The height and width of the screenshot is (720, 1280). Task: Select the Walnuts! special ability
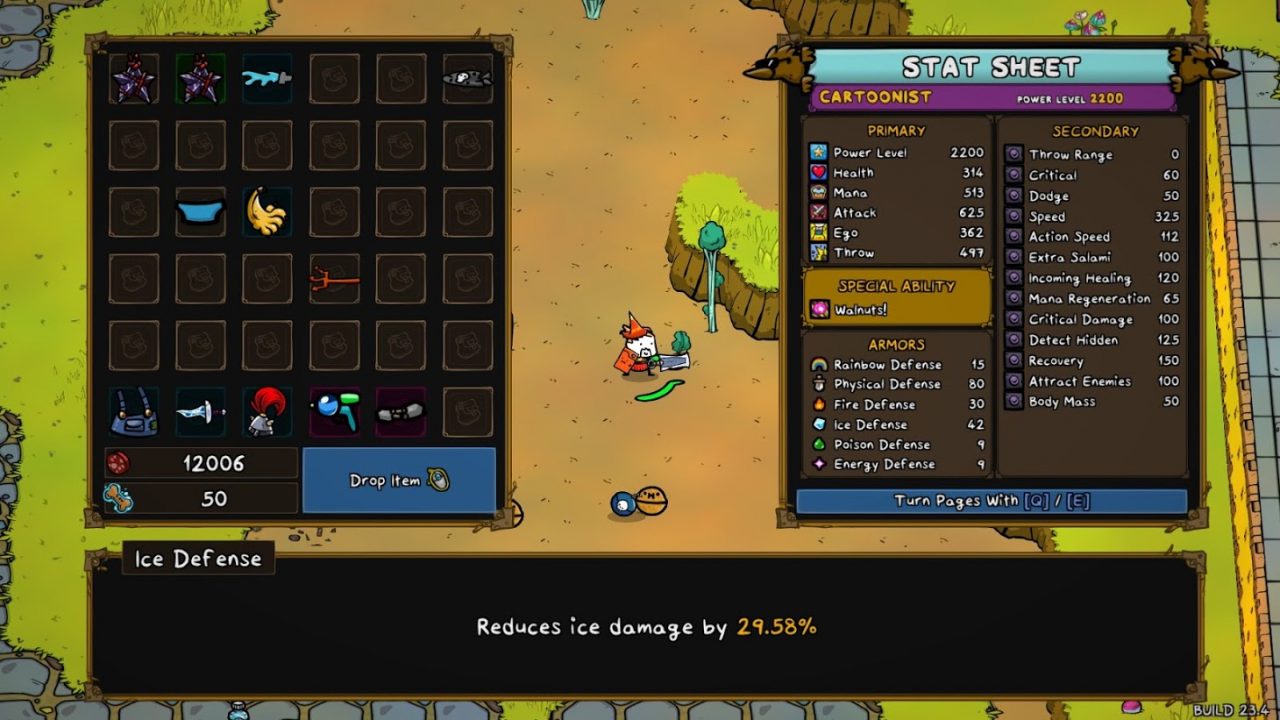896,310
